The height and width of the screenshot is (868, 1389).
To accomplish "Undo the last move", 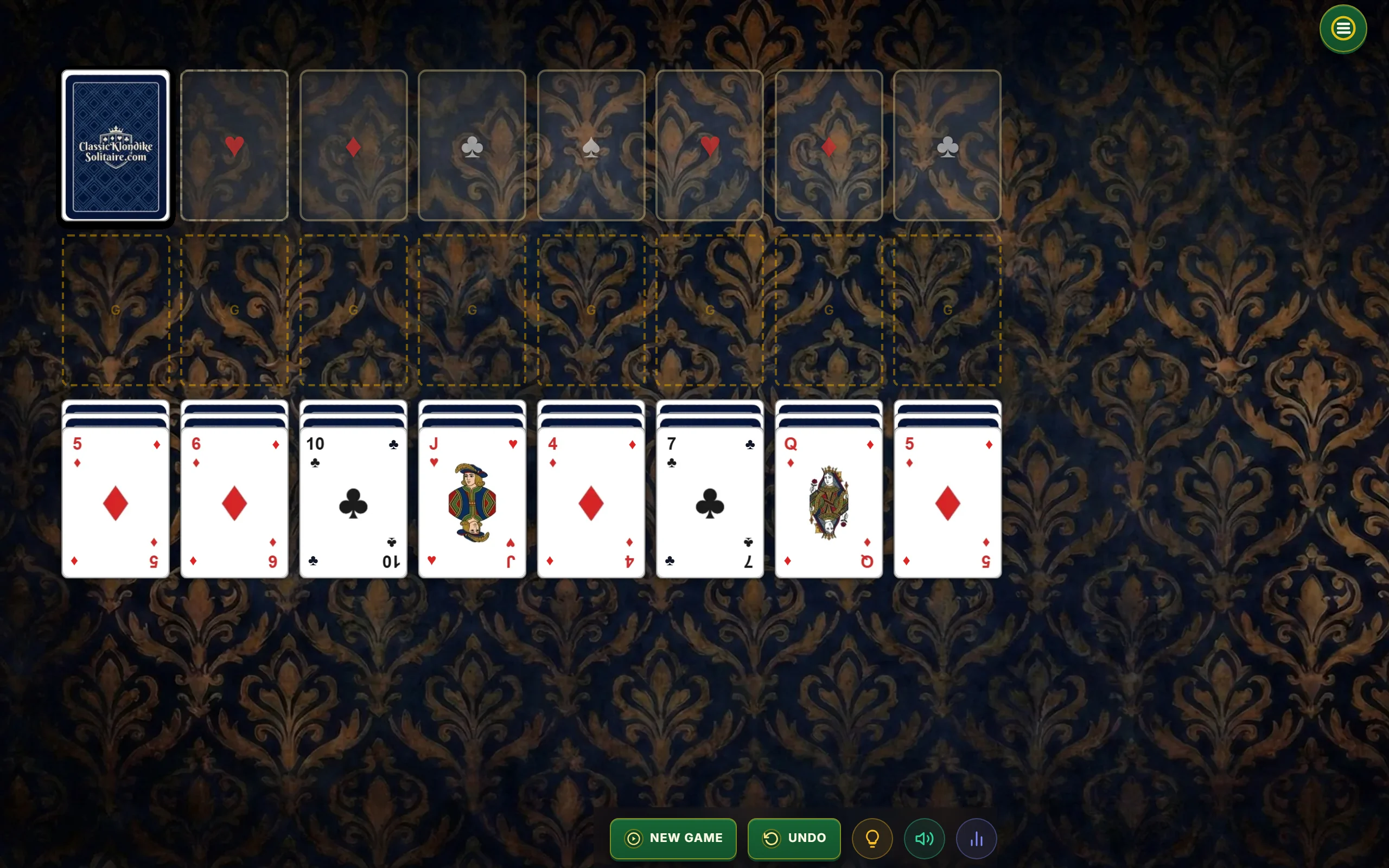I will (x=794, y=838).
